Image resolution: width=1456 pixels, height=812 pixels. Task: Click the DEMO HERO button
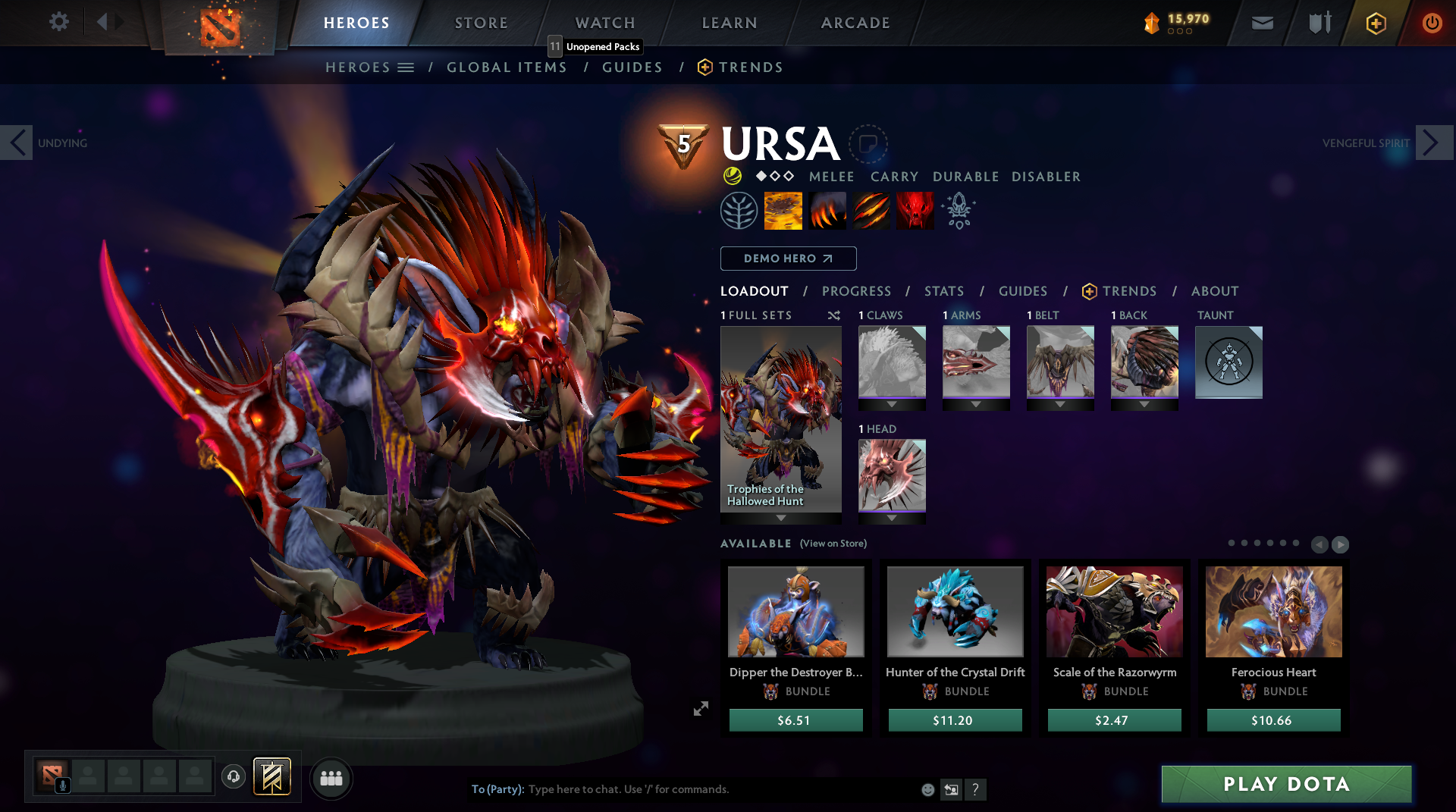(x=788, y=259)
